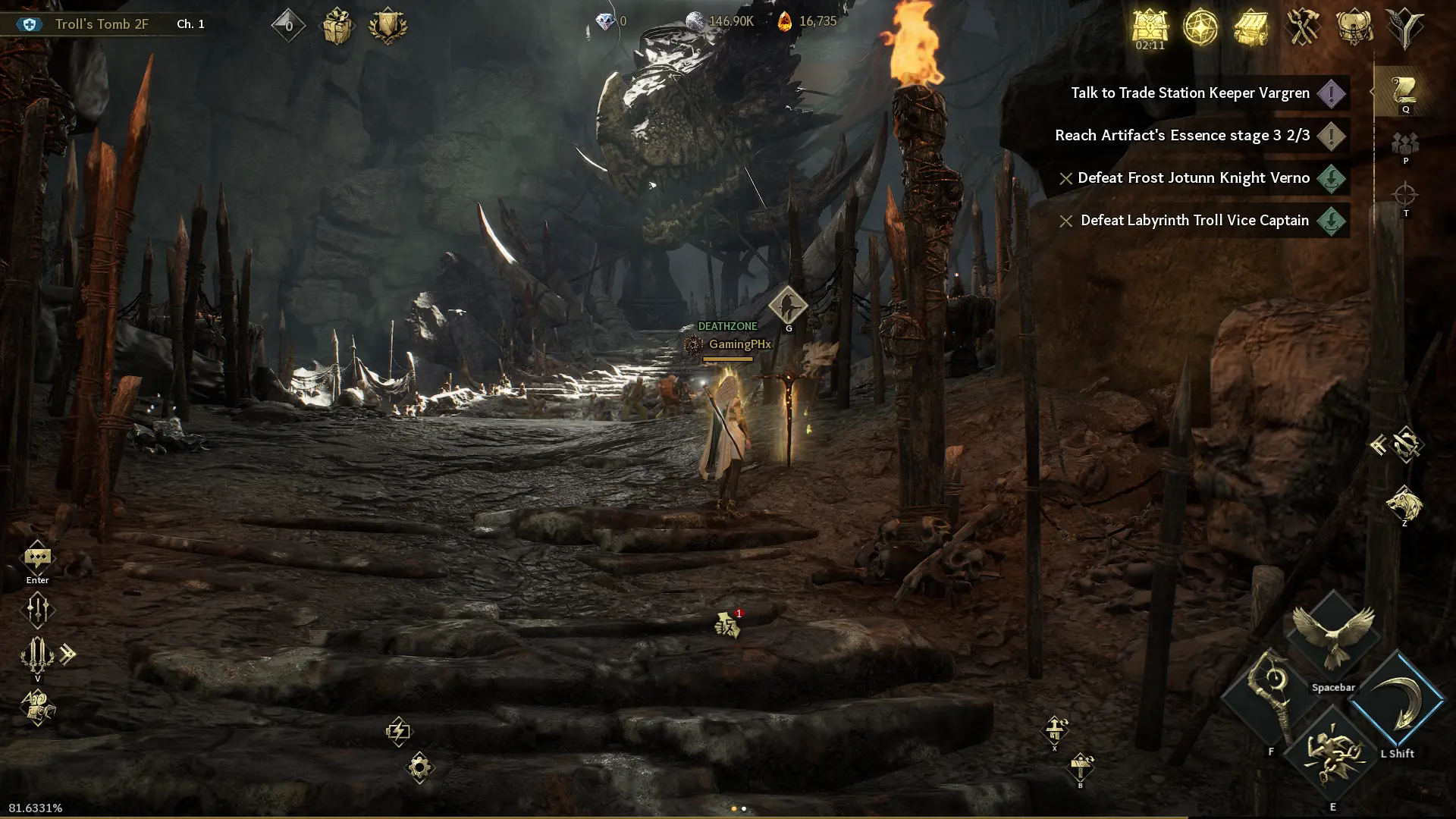The image size is (1456, 819).
Task: Open the gift box rewards icon
Action: click(337, 27)
